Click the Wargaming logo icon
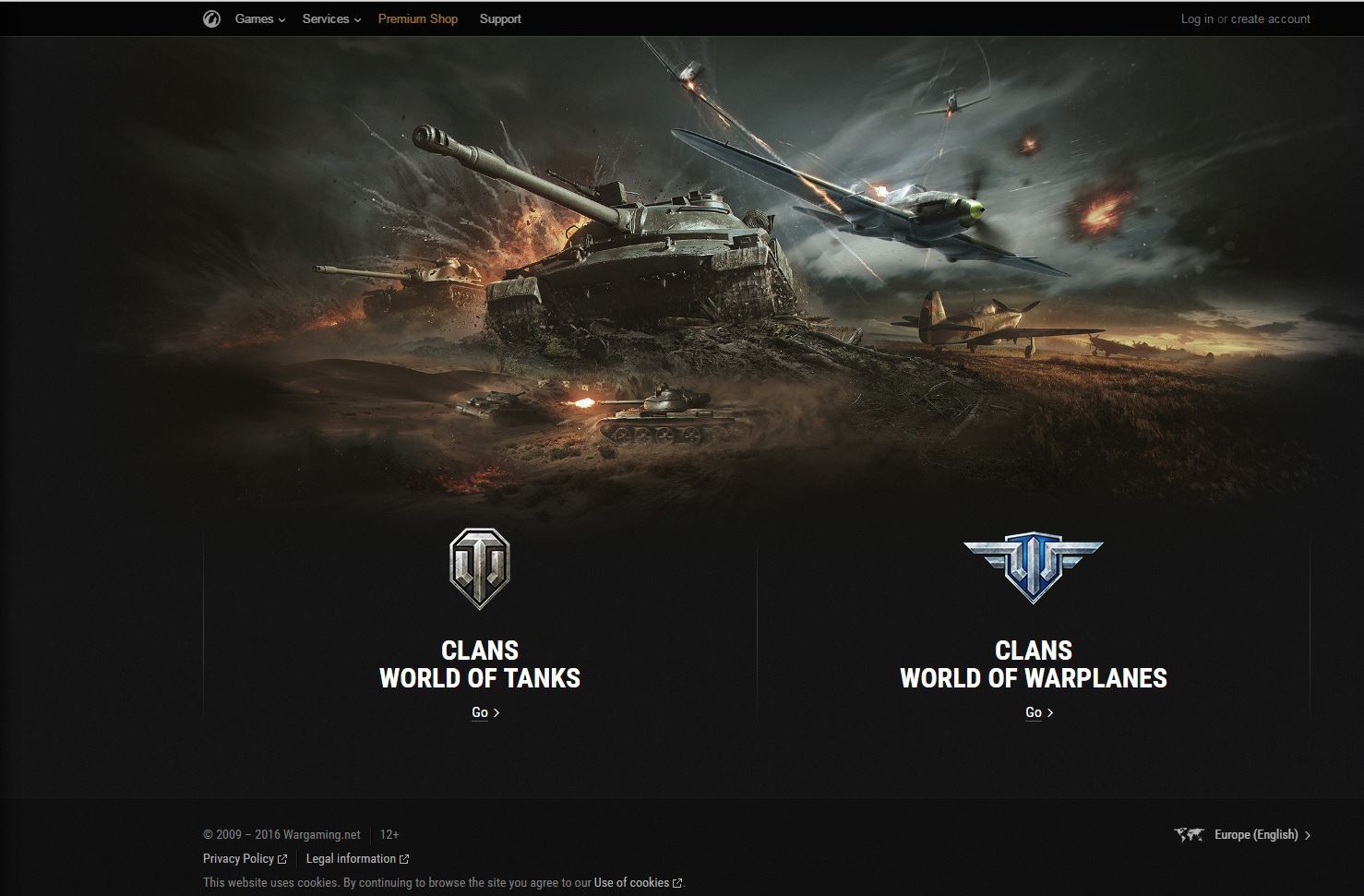Screen dimensions: 1364x896 click(211, 19)
